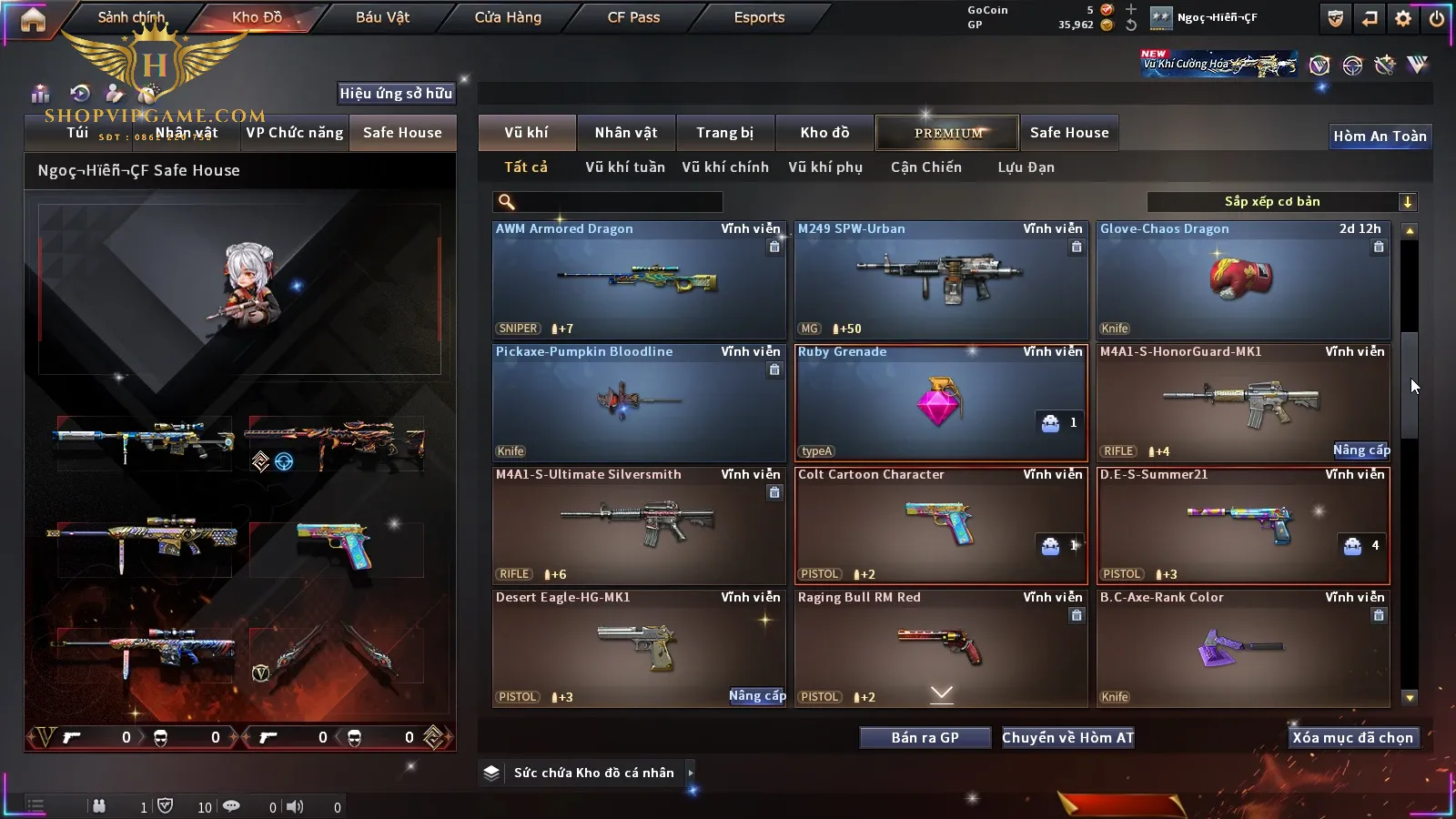Open Hòm An Toàn safe box
The width and height of the screenshot is (1456, 819).
(x=1380, y=136)
